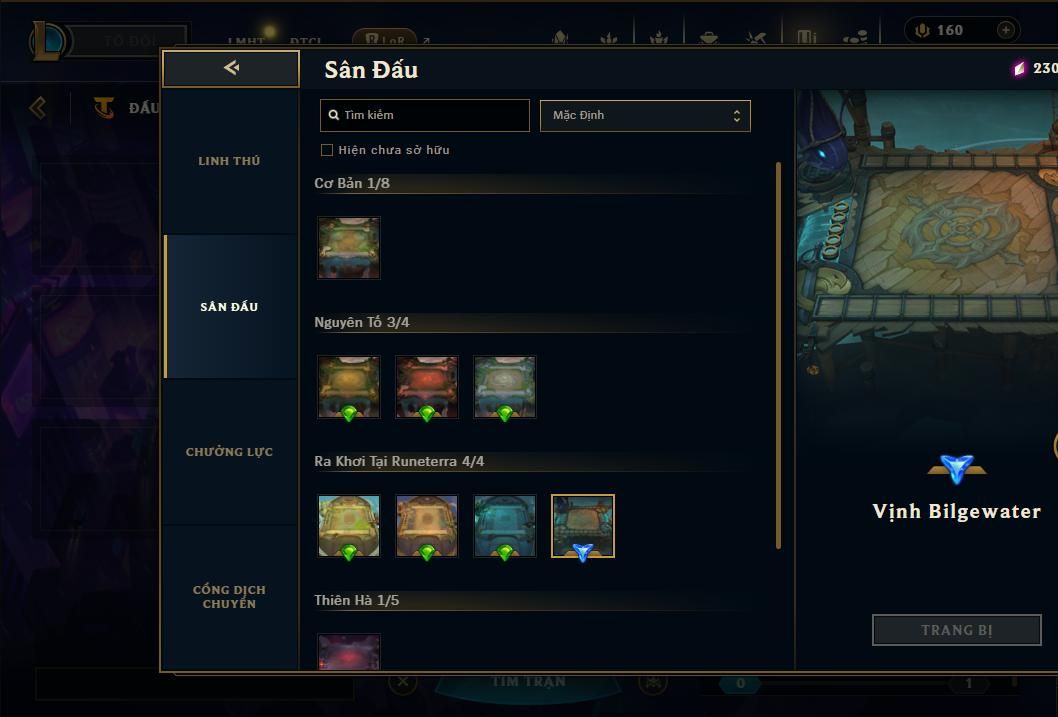The width and height of the screenshot is (1058, 717).
Task: Choose the red Nguyên Tố arena
Action: click(x=427, y=386)
